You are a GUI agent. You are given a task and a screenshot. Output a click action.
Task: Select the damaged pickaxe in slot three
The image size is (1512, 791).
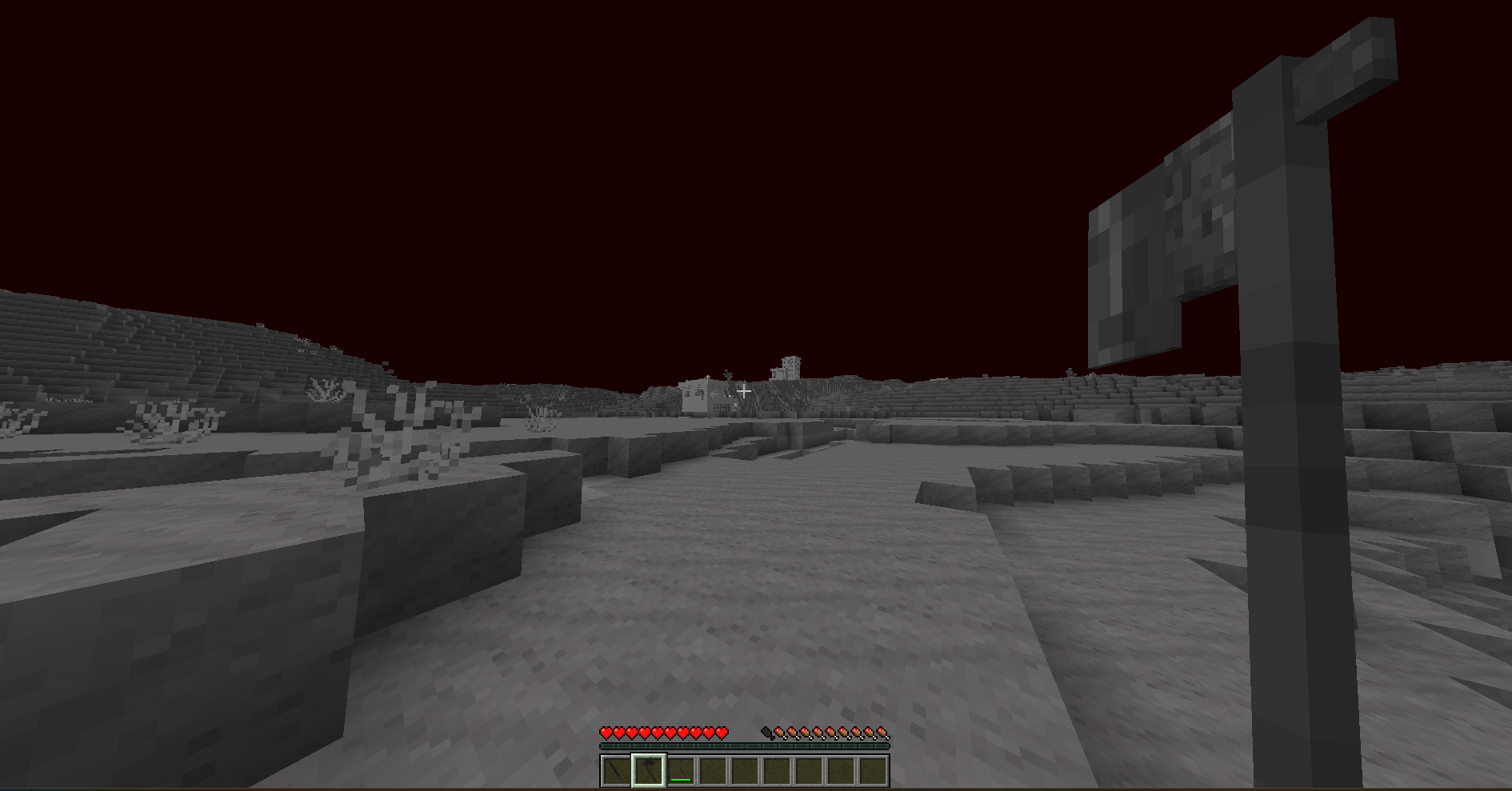click(680, 771)
